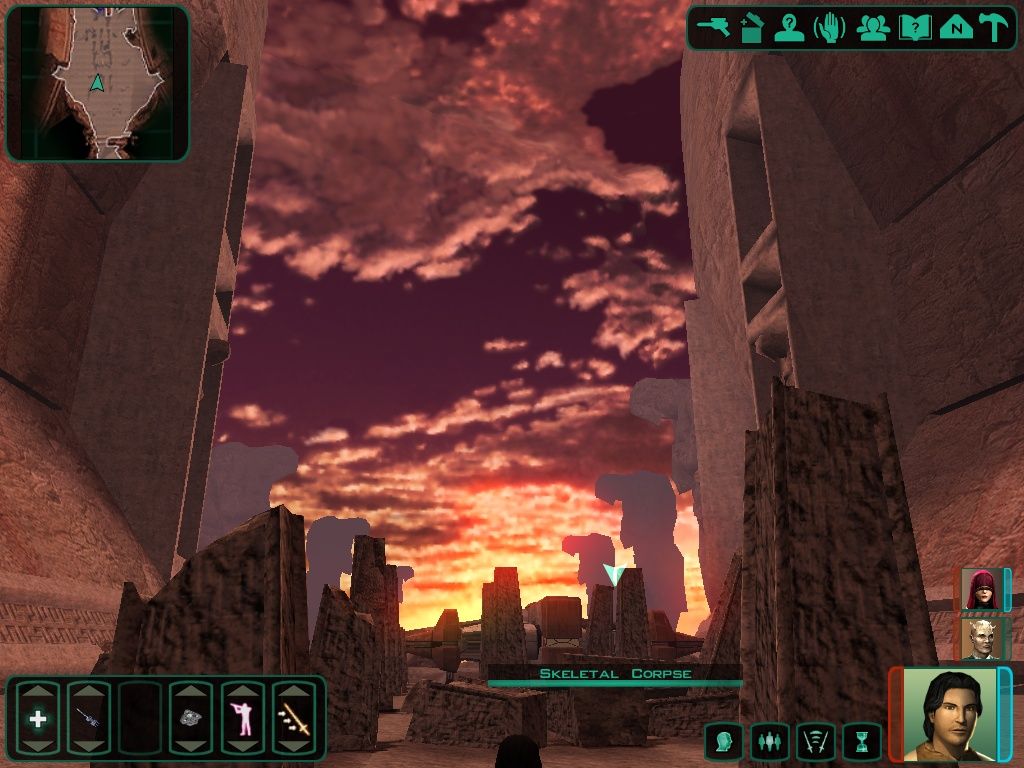Open the inventory container icon

751,28
